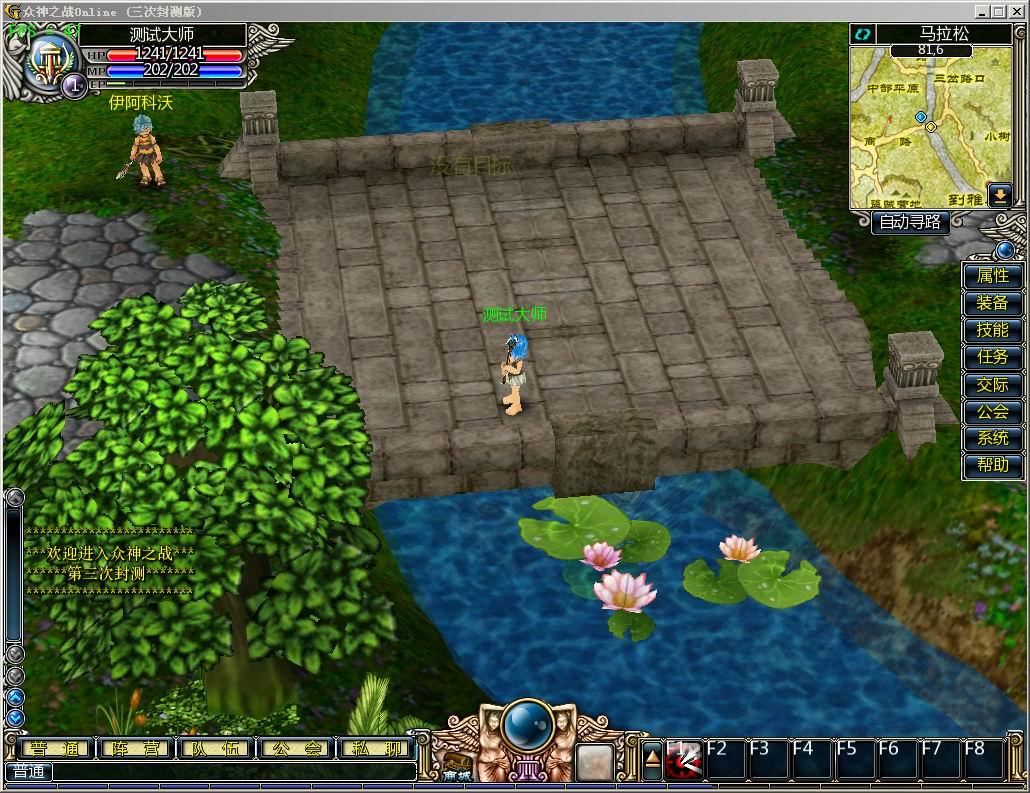Open the 公会 guild panel in side menu
1030x793 pixels.
[x=992, y=411]
